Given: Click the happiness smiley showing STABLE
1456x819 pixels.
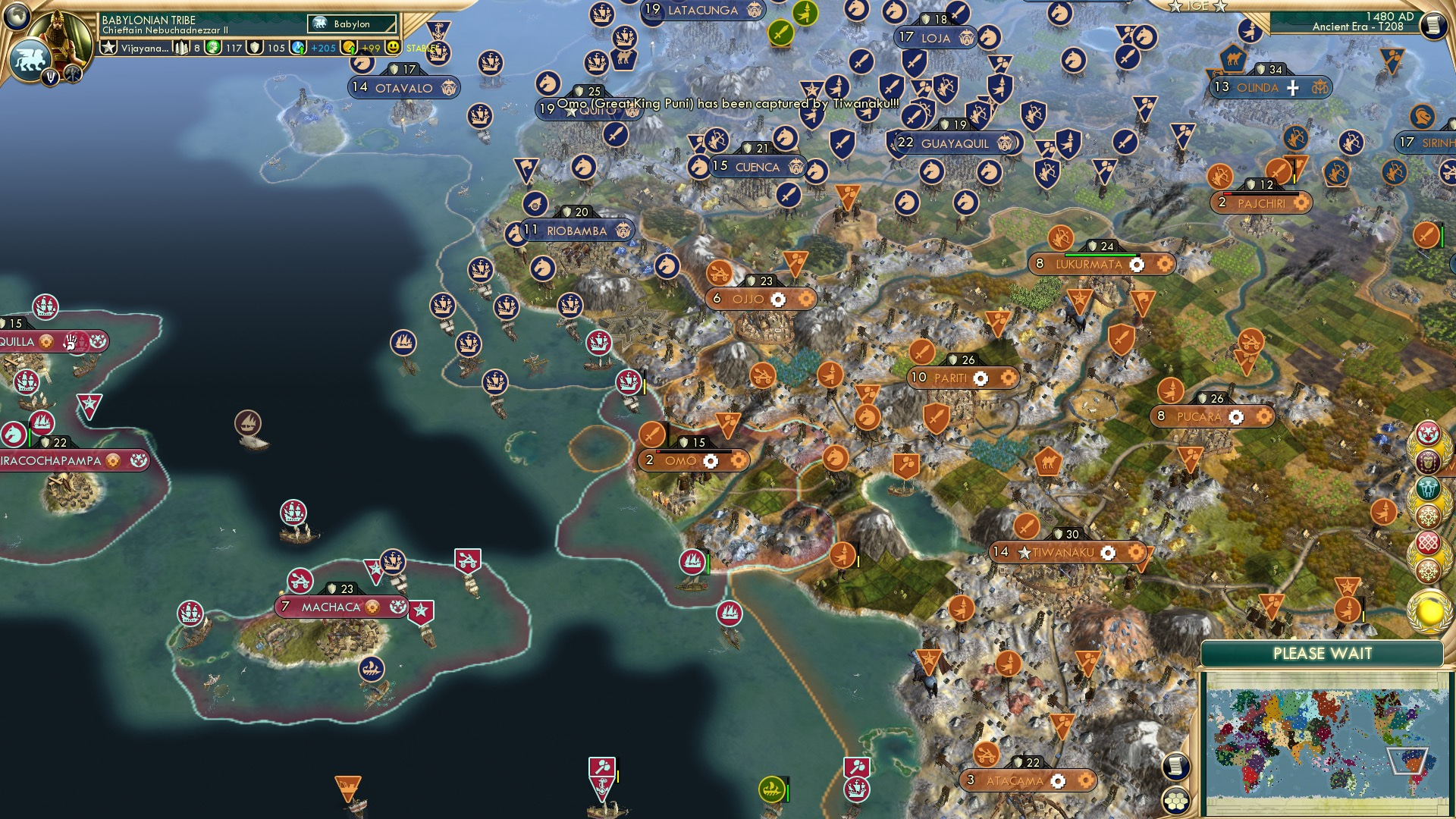Looking at the screenshot, I should click(x=394, y=47).
